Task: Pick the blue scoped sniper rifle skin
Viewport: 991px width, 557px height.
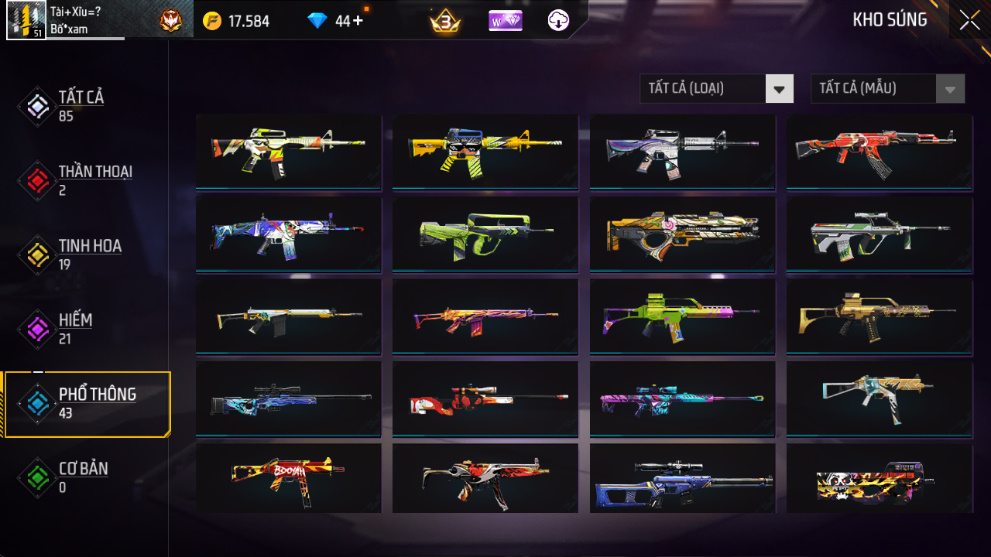Action: [288, 397]
